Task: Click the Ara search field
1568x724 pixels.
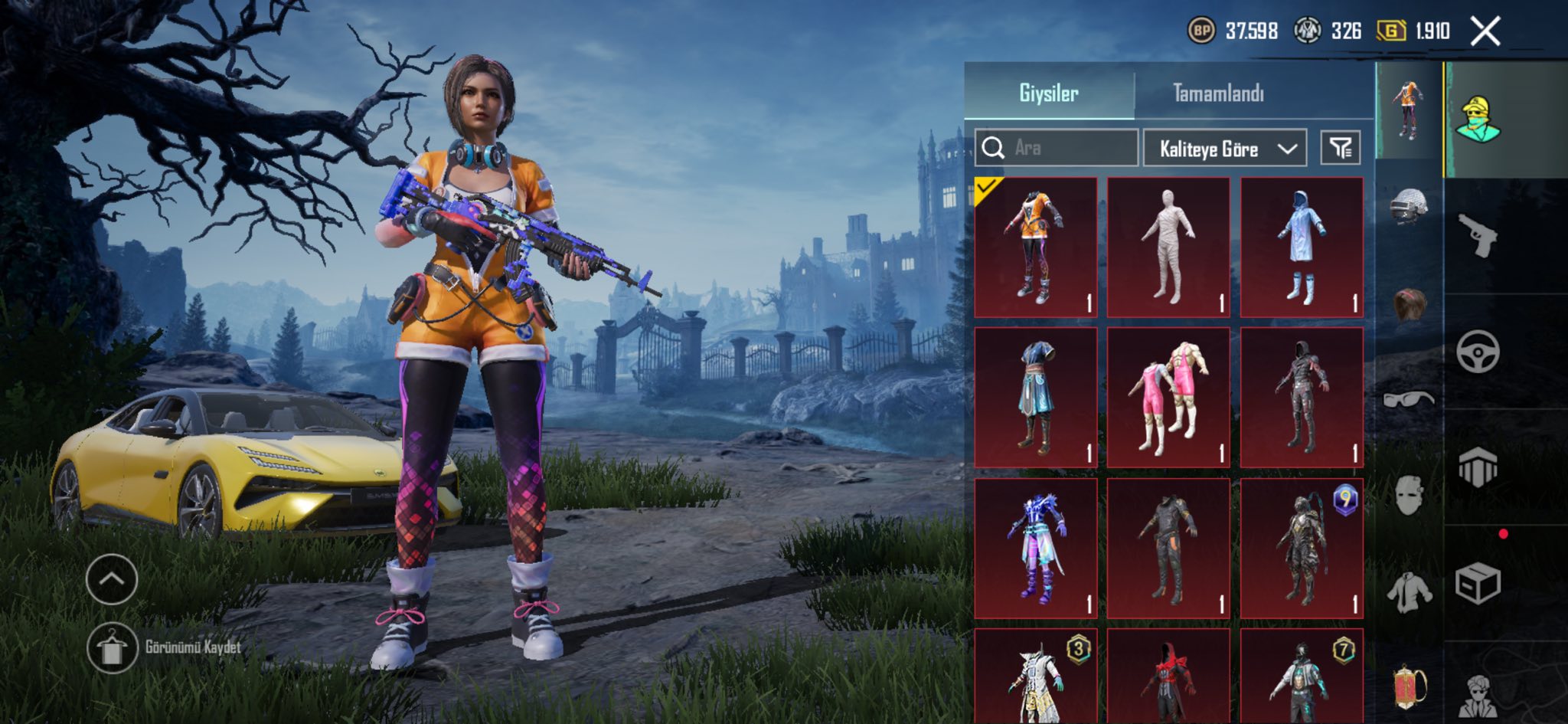Action: [1057, 148]
